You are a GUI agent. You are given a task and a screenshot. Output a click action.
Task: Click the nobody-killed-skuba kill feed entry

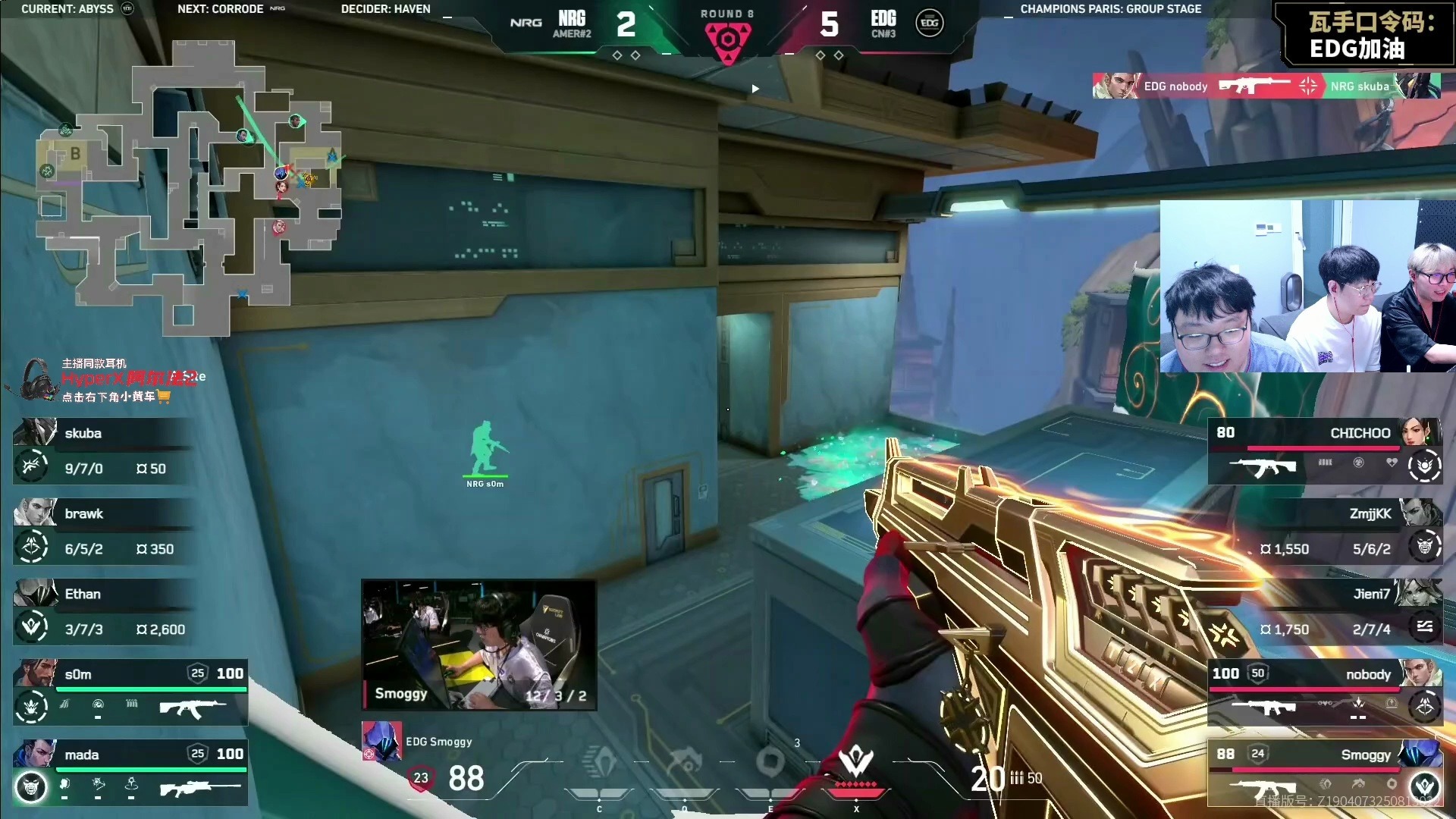point(1266,86)
